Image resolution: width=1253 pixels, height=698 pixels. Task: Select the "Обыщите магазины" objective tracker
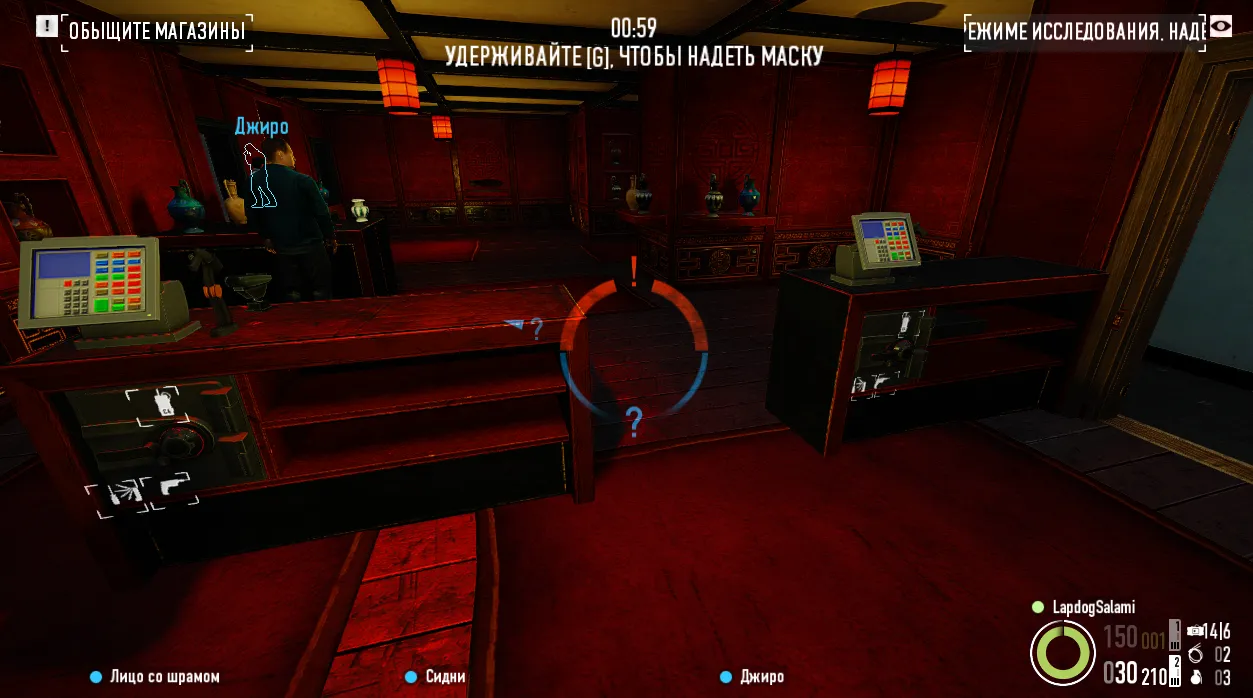(157, 32)
